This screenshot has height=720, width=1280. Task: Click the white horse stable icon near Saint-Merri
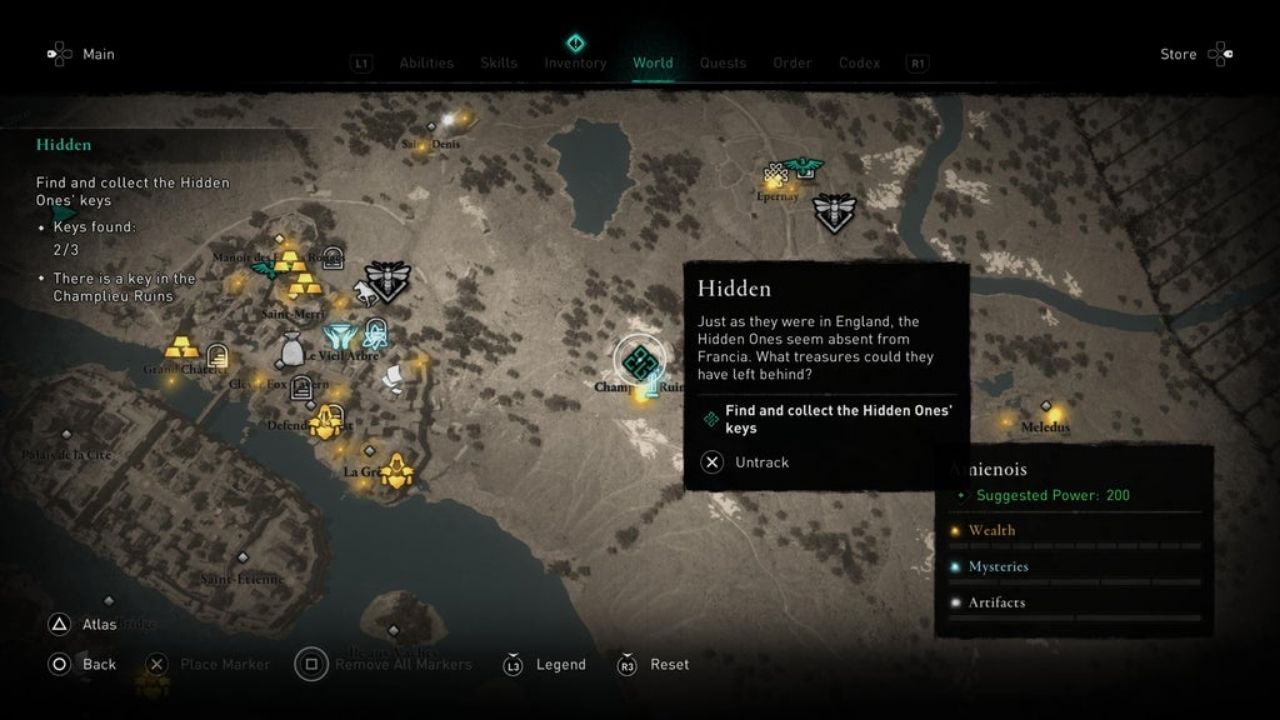click(365, 291)
